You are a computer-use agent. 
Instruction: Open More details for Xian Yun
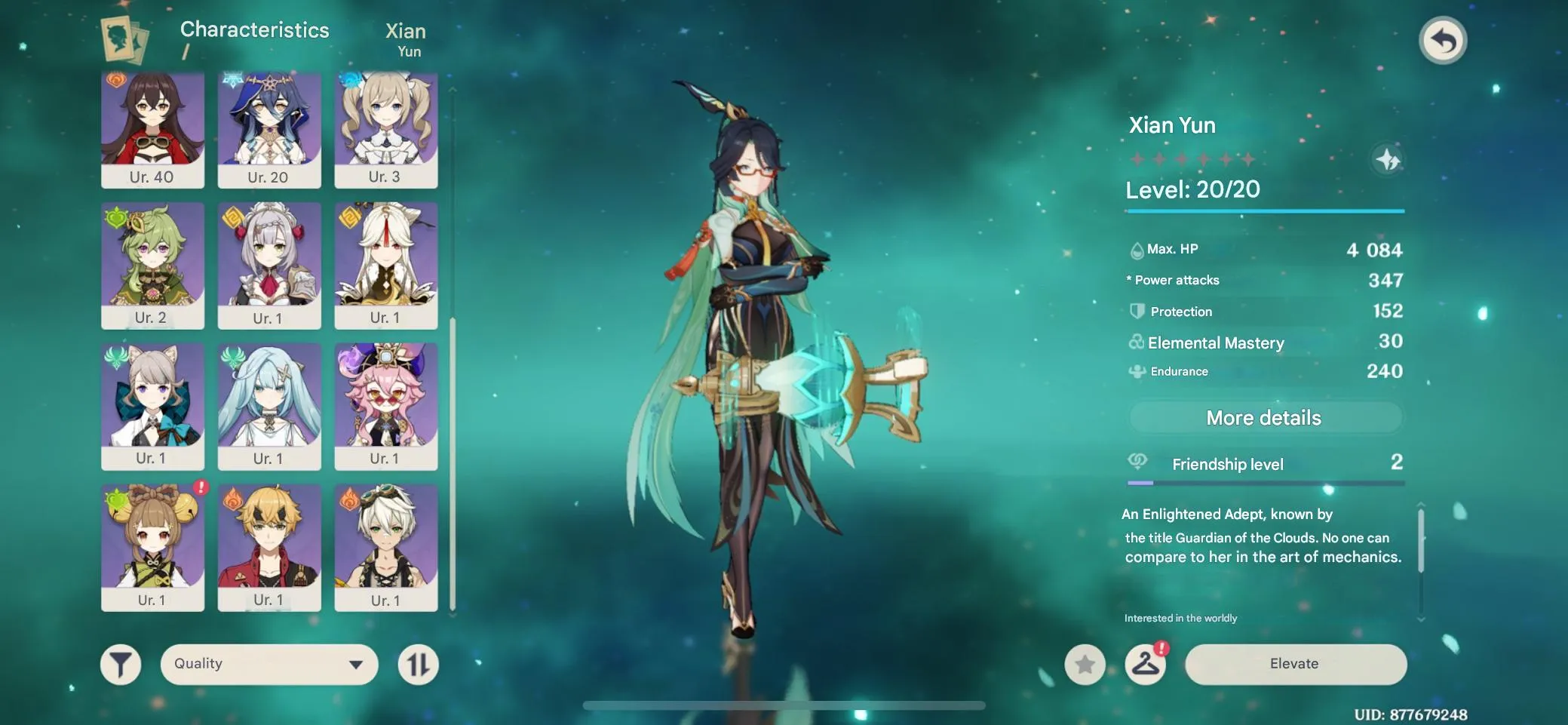click(x=1264, y=417)
